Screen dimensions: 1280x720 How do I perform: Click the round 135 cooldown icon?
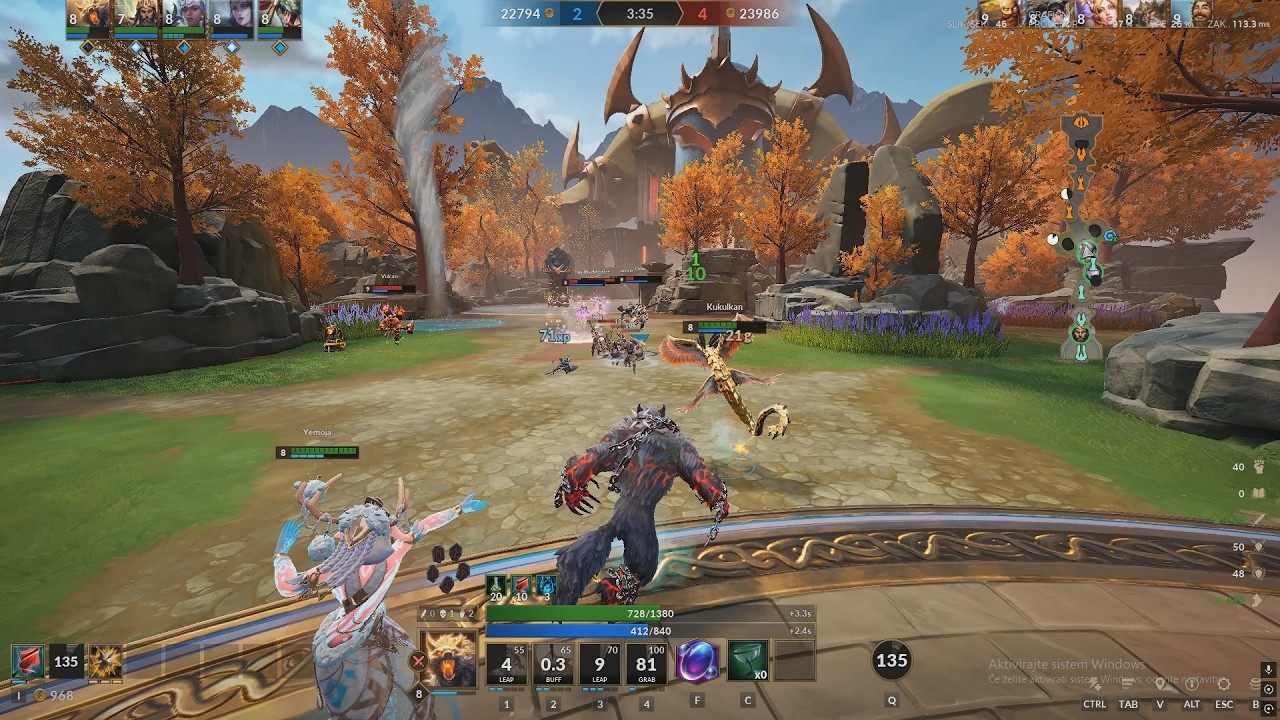(x=891, y=660)
